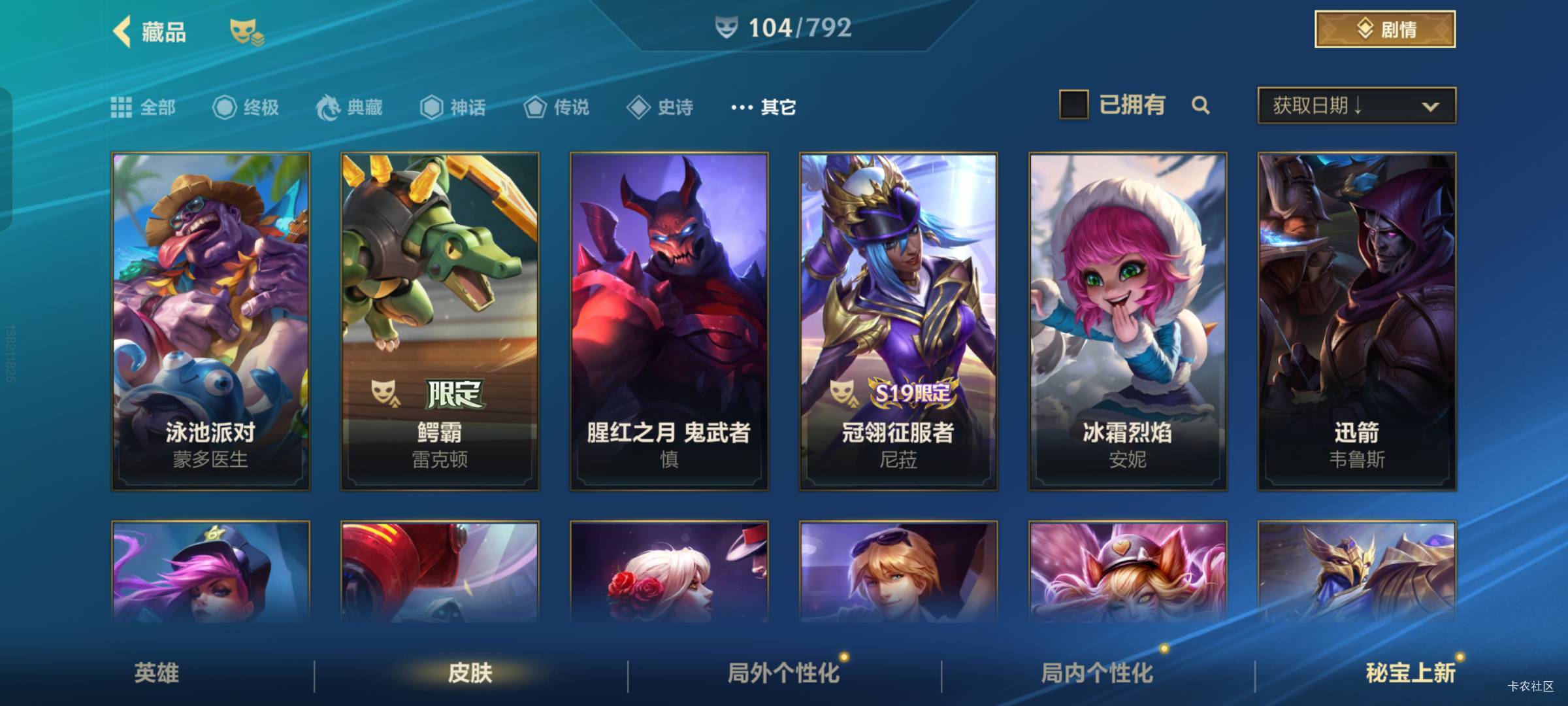Switch to 史诗 rarity filter

pos(660,107)
